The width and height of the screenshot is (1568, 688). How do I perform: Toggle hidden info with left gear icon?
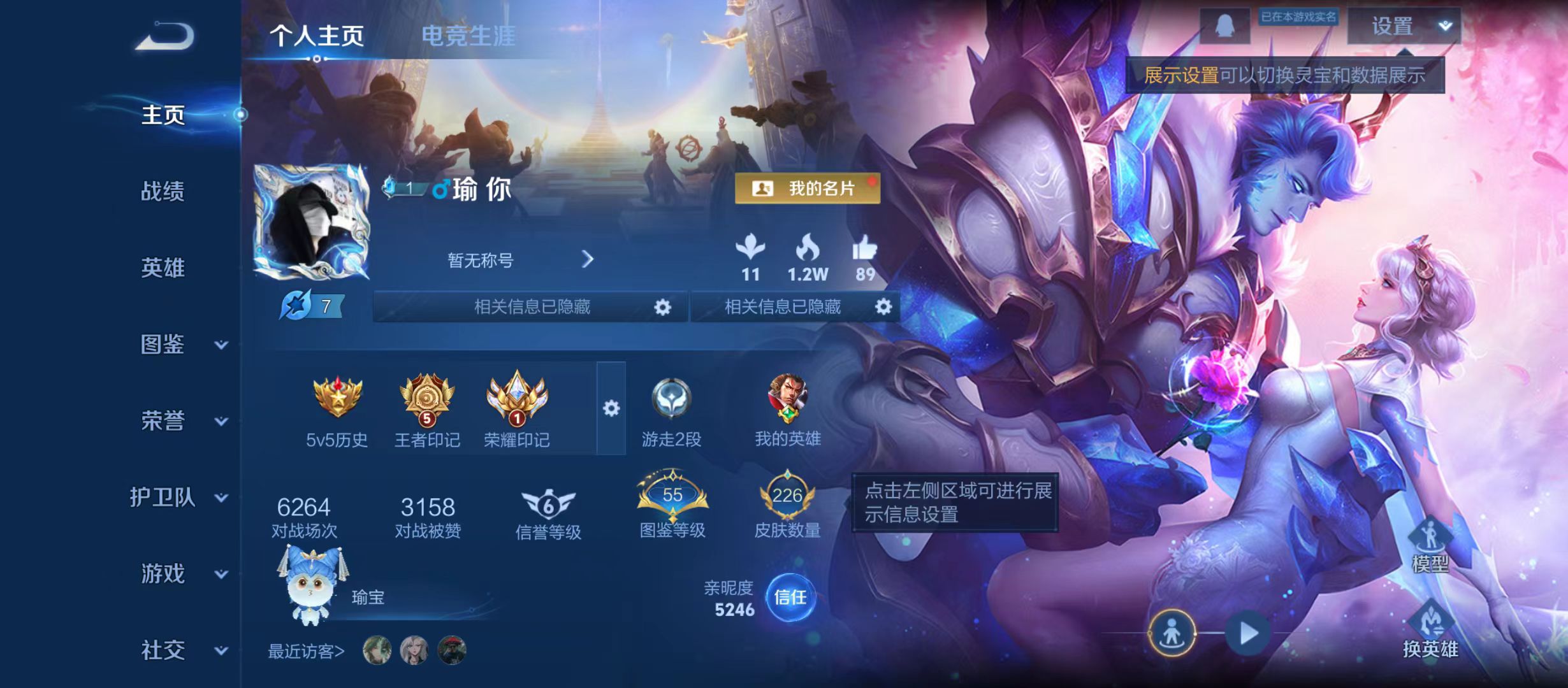tap(662, 306)
